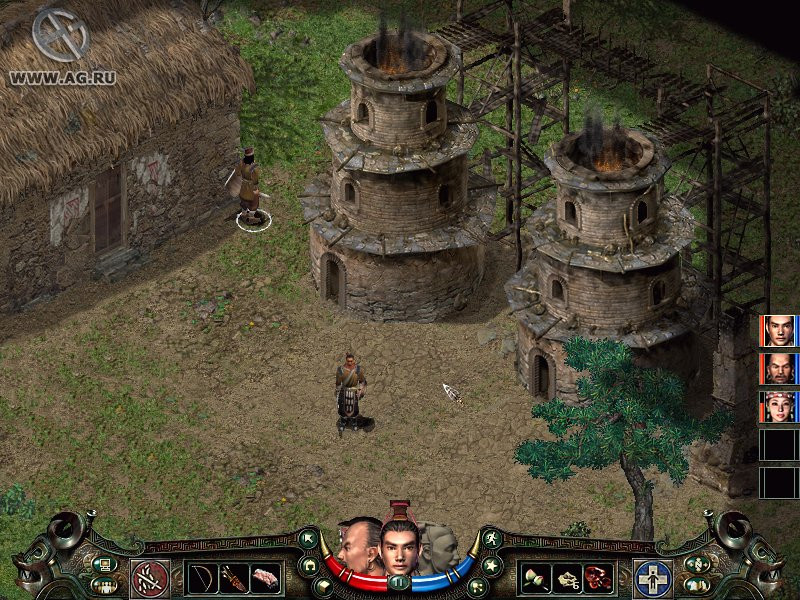Click the star round button
This screenshot has height=600, width=800.
(492, 565)
